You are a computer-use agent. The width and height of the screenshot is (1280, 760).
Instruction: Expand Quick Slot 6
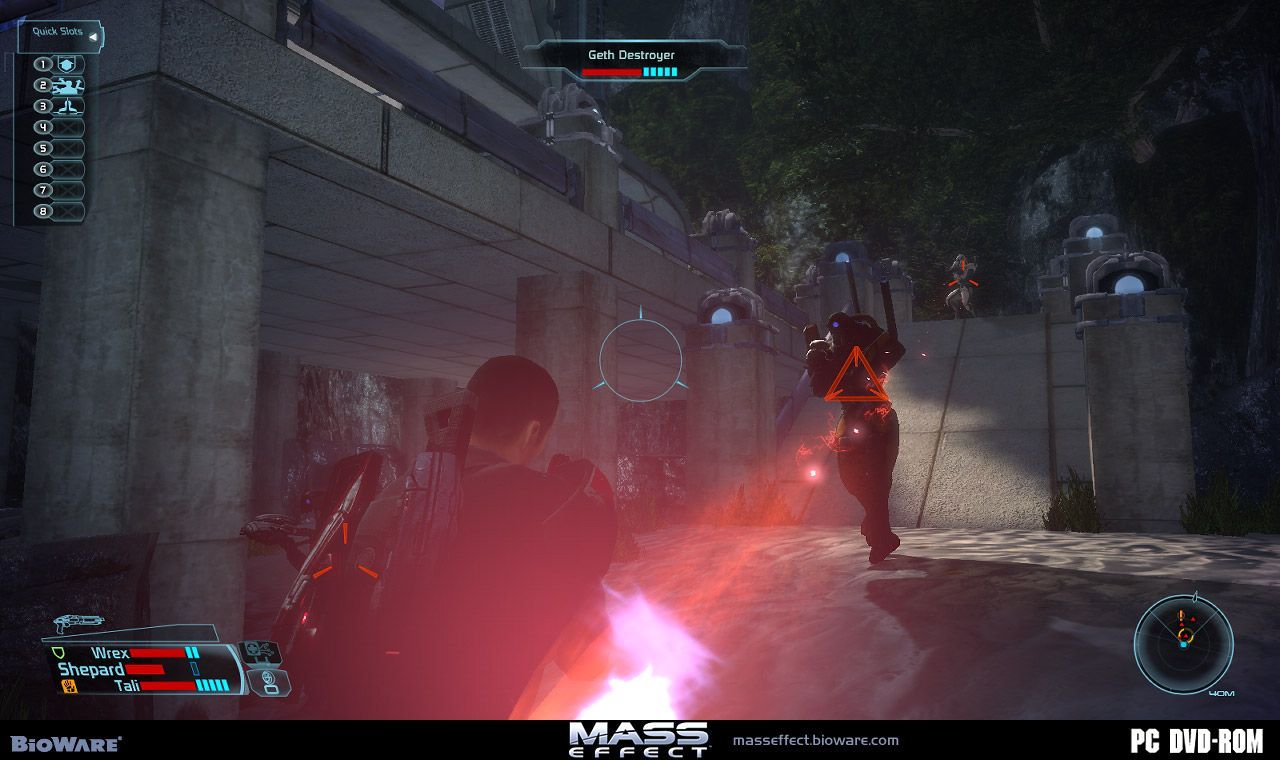pos(67,169)
